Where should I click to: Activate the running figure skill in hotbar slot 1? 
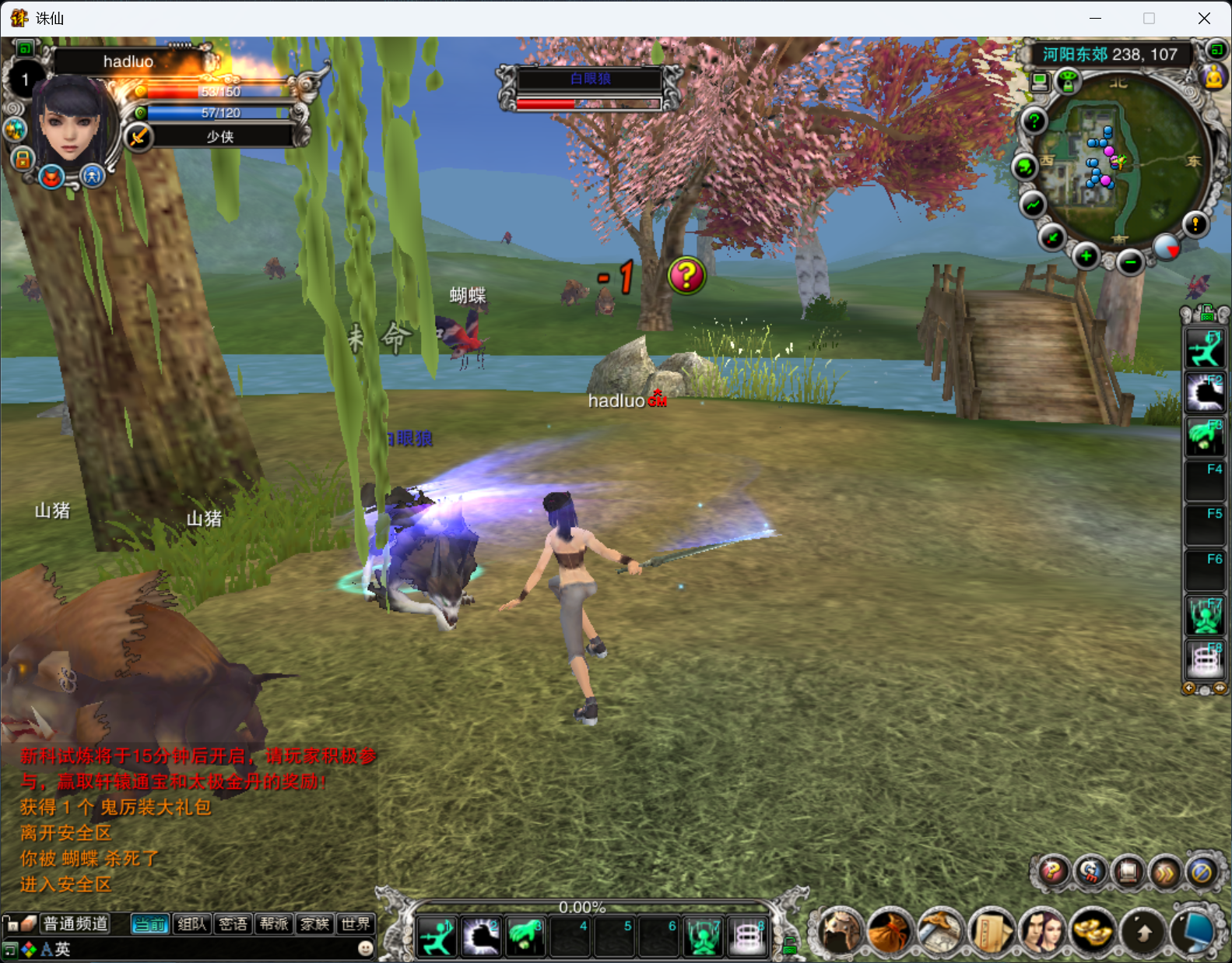click(437, 937)
